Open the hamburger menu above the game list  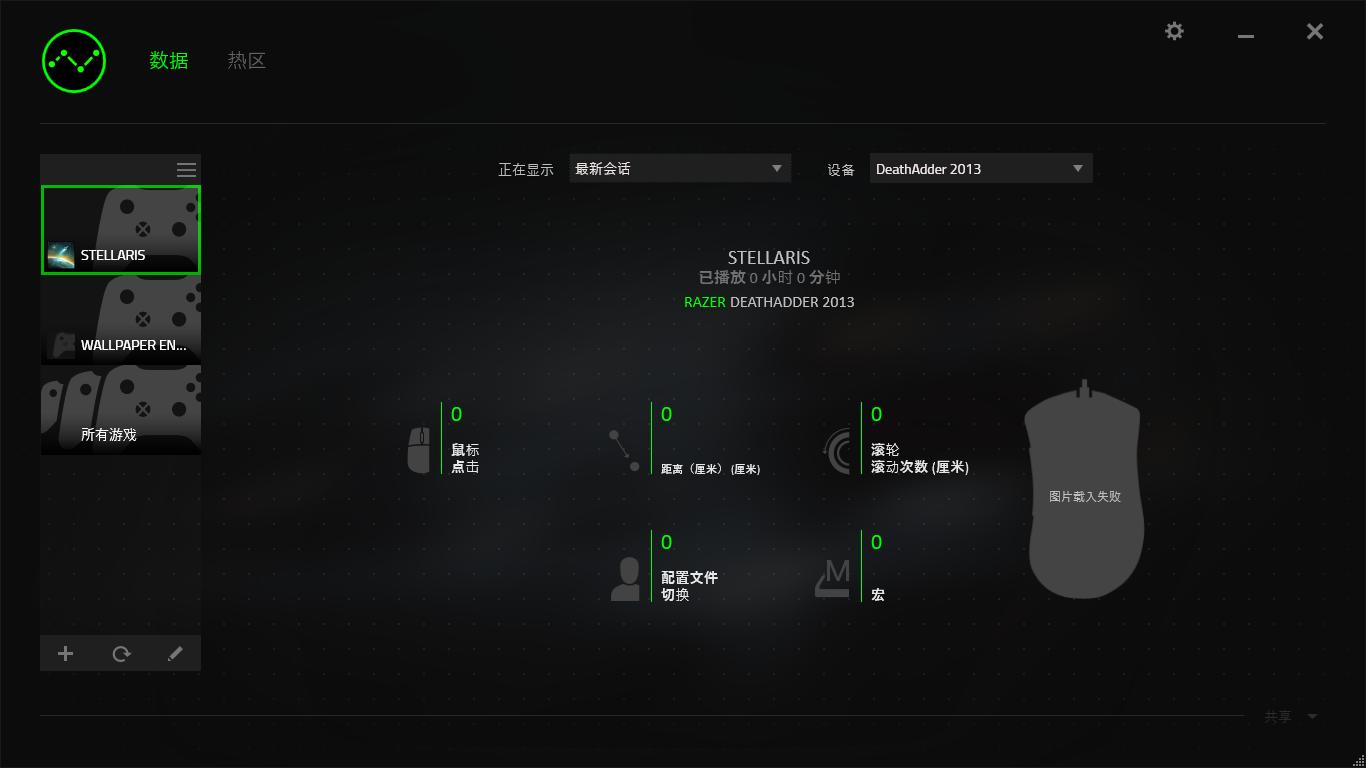coord(186,169)
